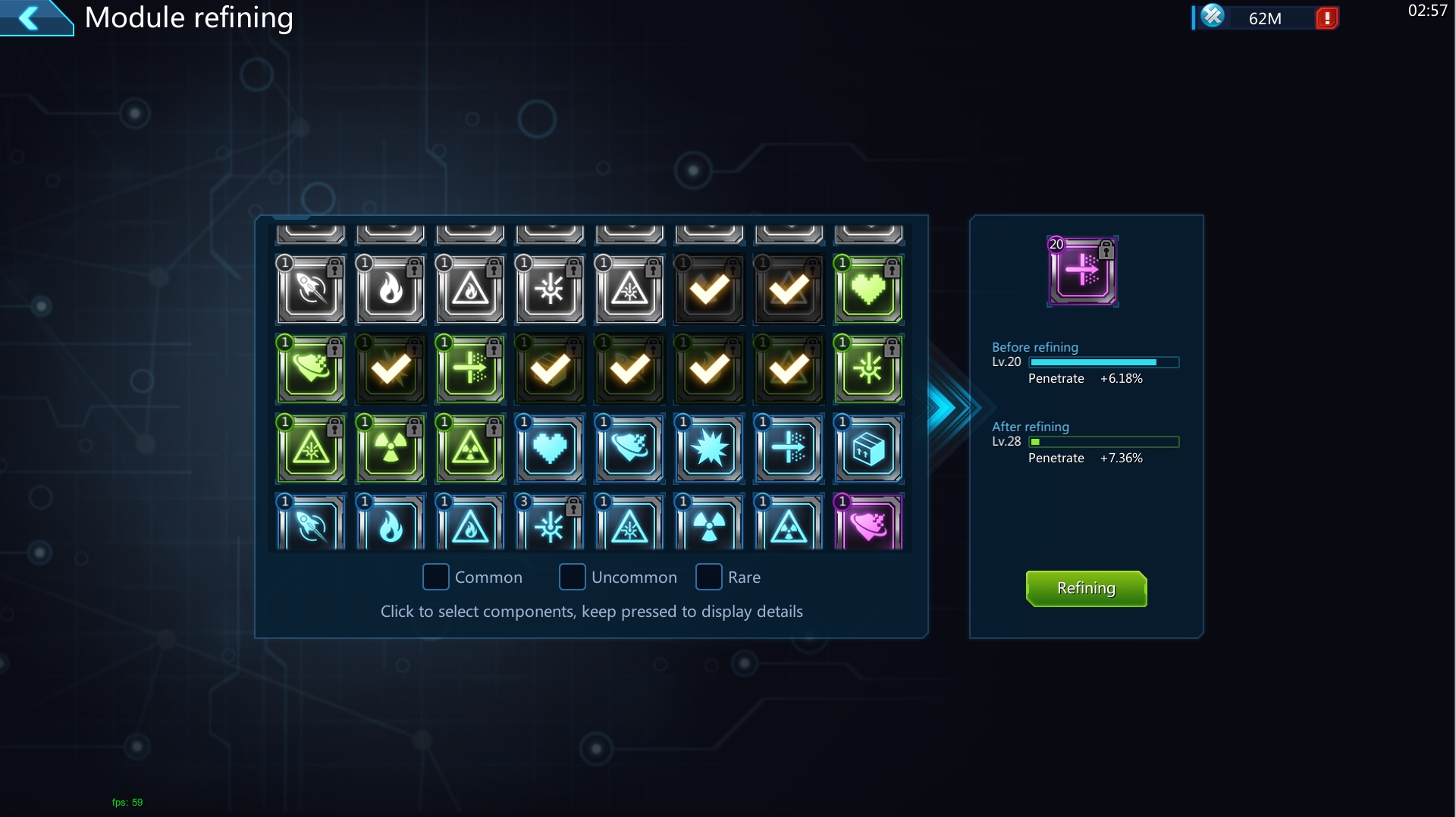Choose the magenta planet module
This screenshot has width=1456, height=817.
pyautogui.click(x=868, y=524)
